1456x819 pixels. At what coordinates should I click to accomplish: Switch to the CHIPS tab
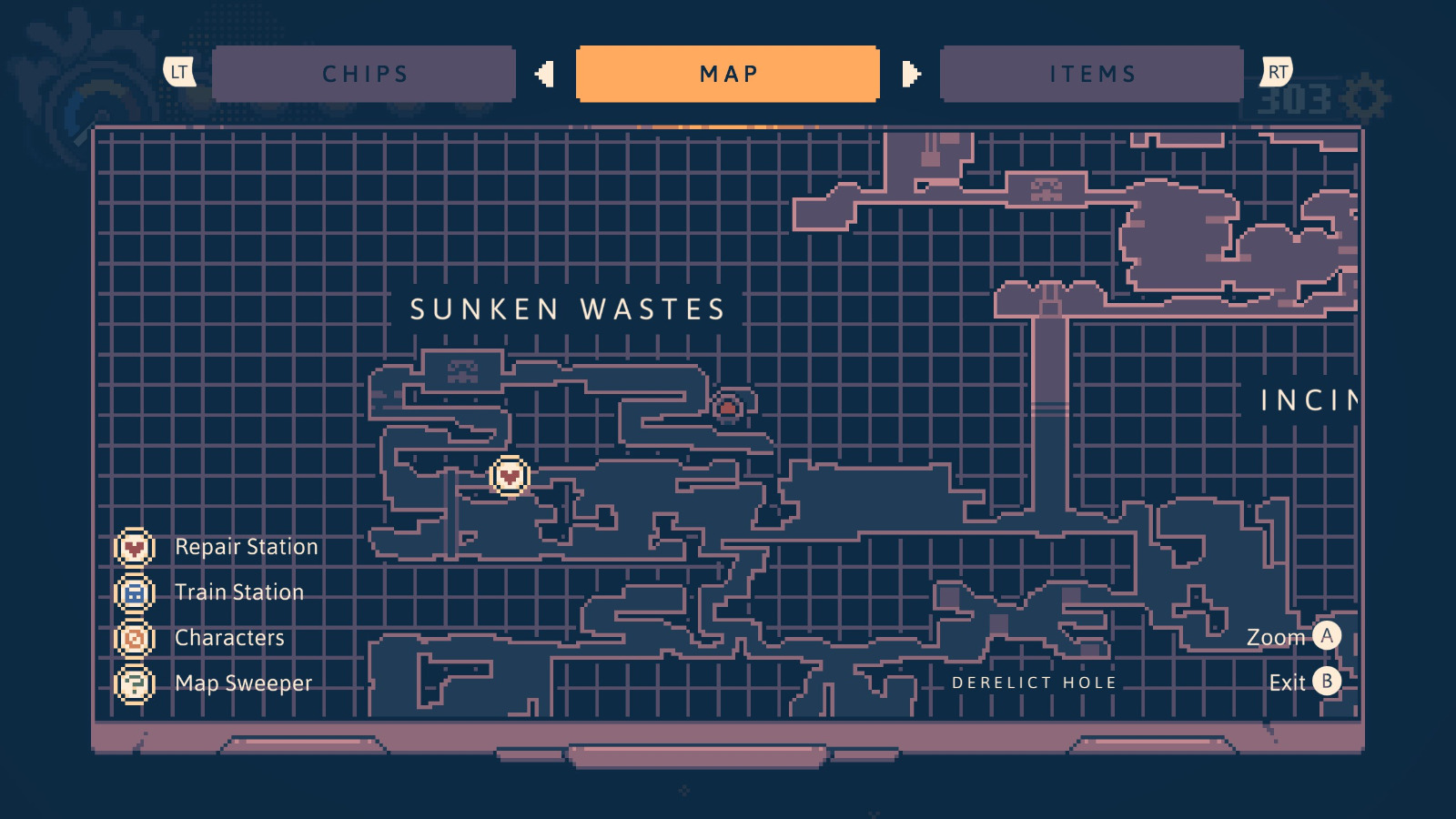(363, 74)
